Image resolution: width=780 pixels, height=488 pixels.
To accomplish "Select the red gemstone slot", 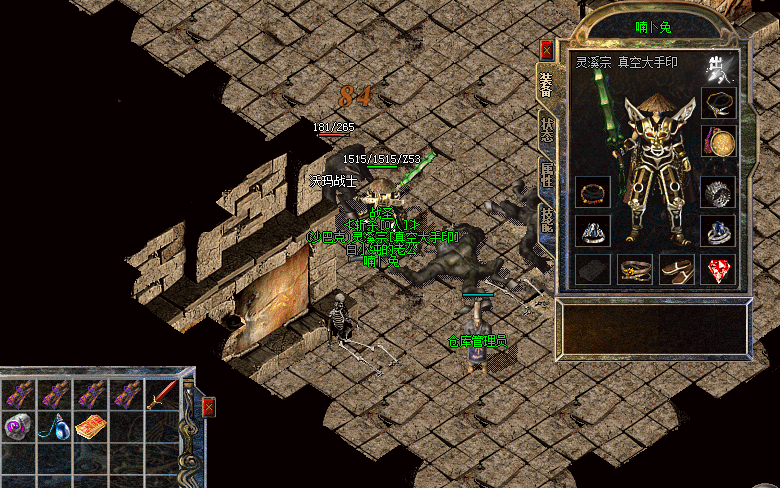I will (718, 269).
